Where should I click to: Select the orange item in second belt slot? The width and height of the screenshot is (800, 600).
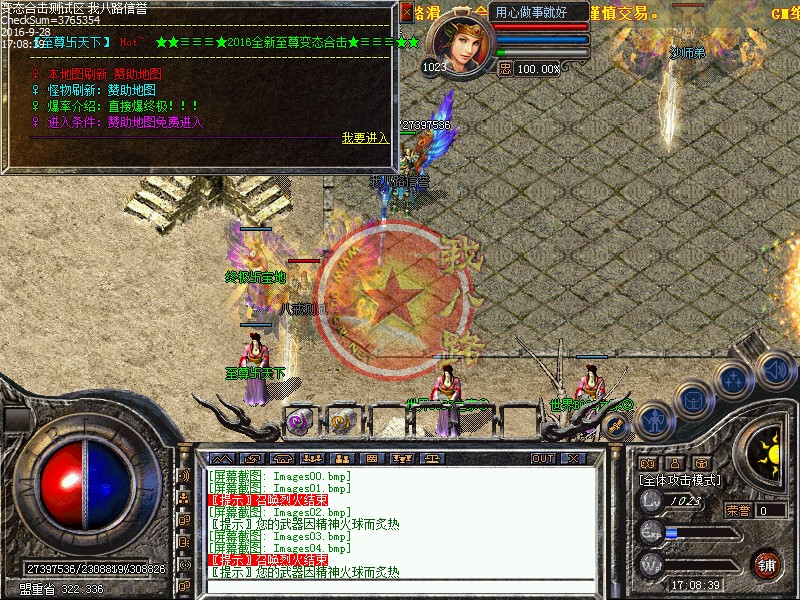341,422
